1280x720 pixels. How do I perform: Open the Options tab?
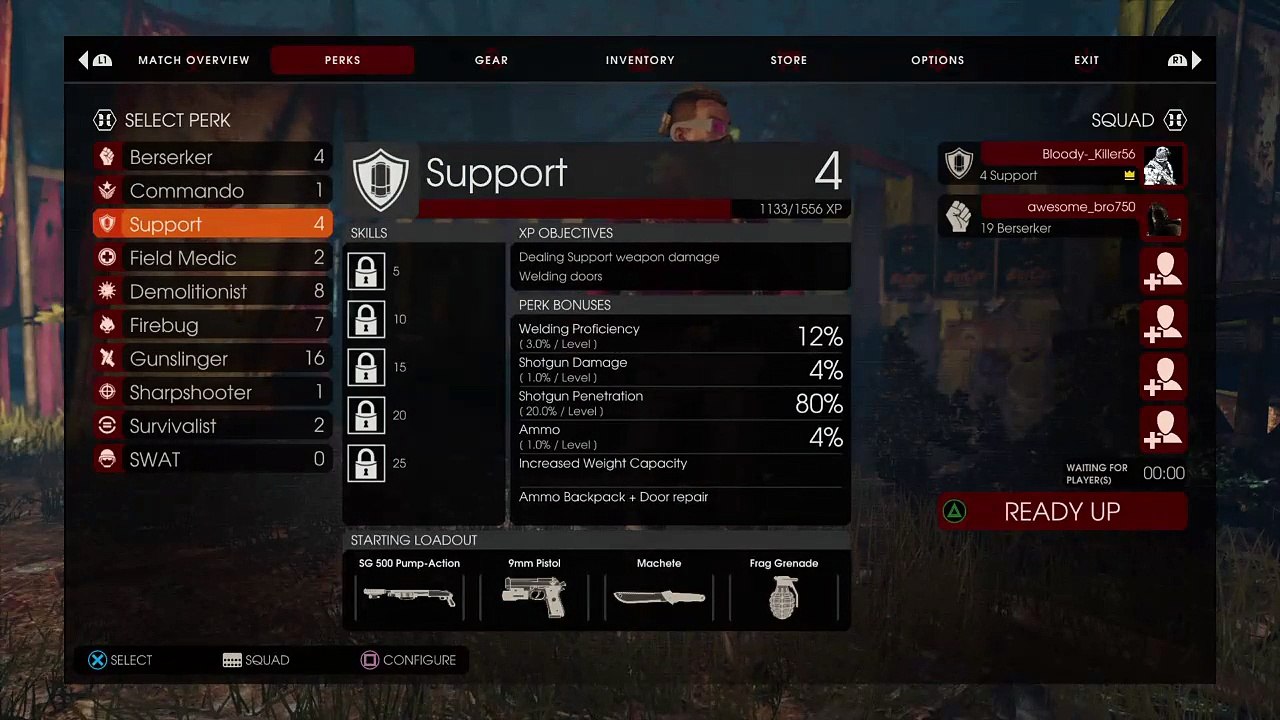click(x=937, y=60)
